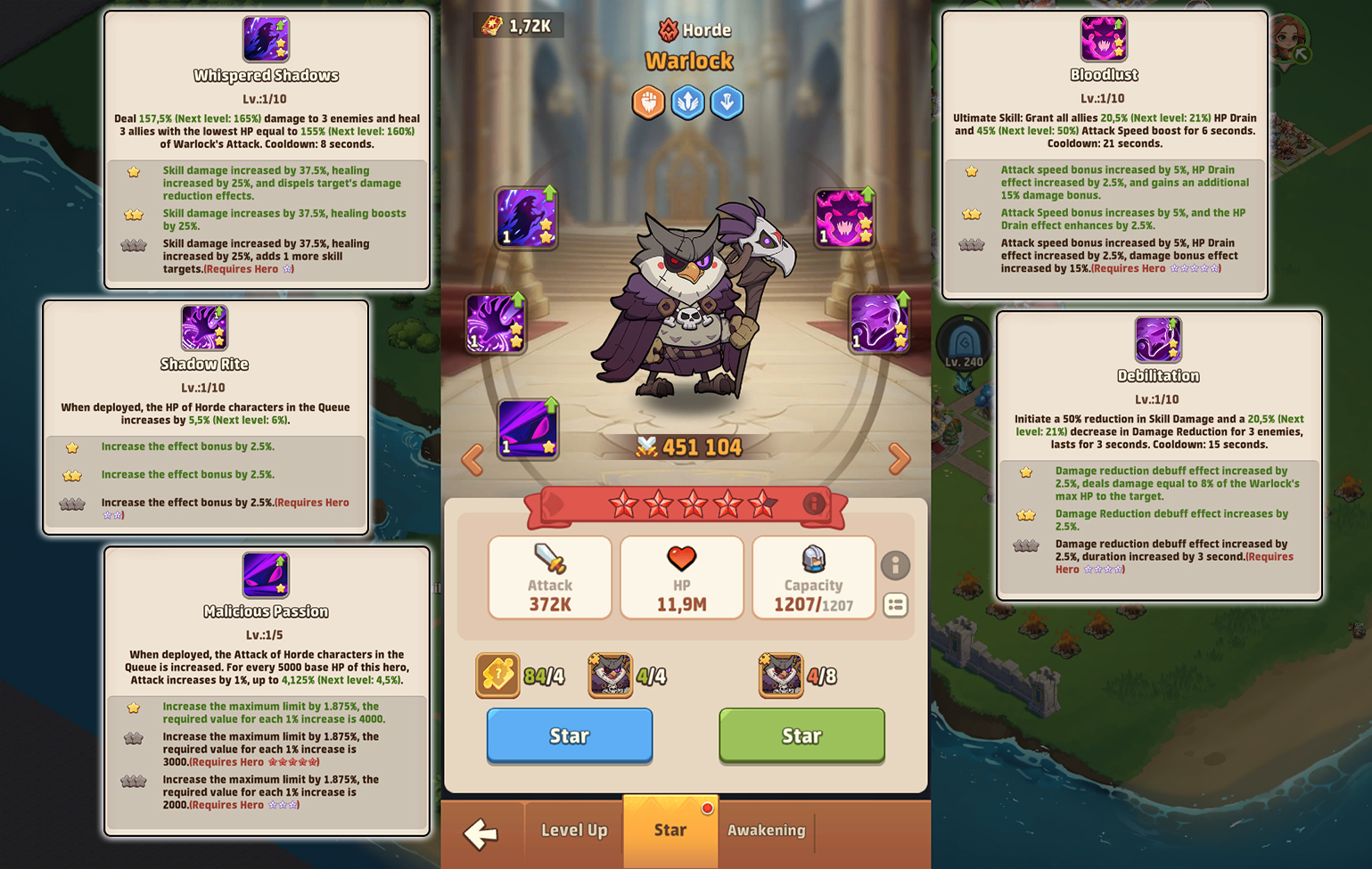The image size is (1372, 869).
Task: Open the blue down-arrow icon above the Warlock
Action: point(727,102)
